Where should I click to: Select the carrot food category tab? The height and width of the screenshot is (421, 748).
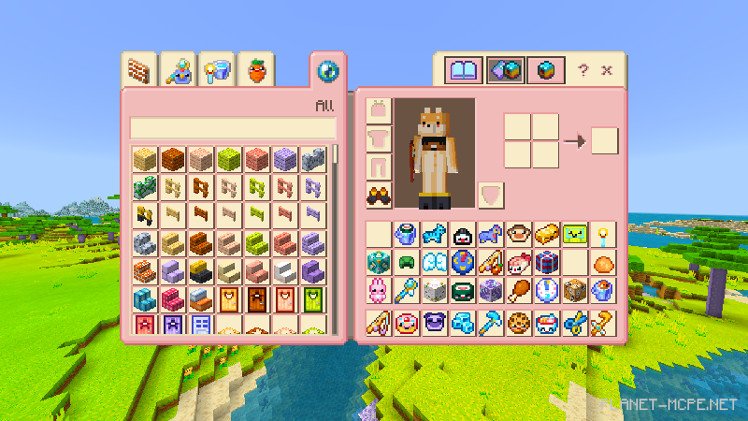coord(257,70)
